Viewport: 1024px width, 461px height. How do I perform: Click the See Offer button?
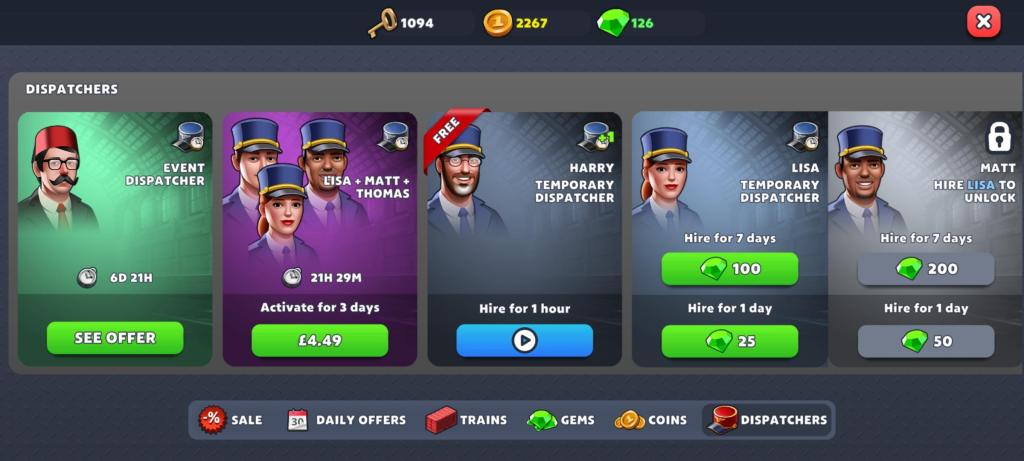115,338
